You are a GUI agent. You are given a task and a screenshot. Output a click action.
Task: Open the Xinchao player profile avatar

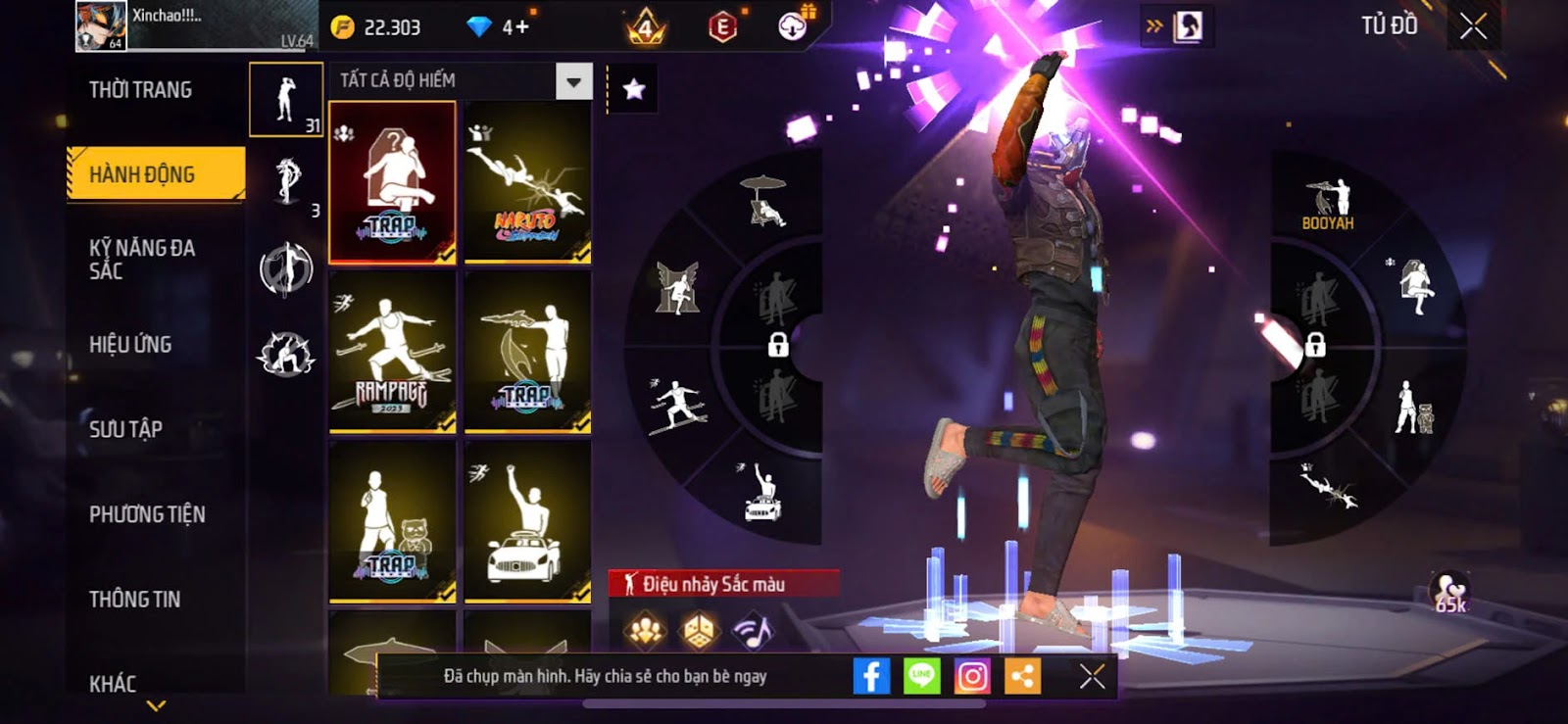(x=101, y=26)
